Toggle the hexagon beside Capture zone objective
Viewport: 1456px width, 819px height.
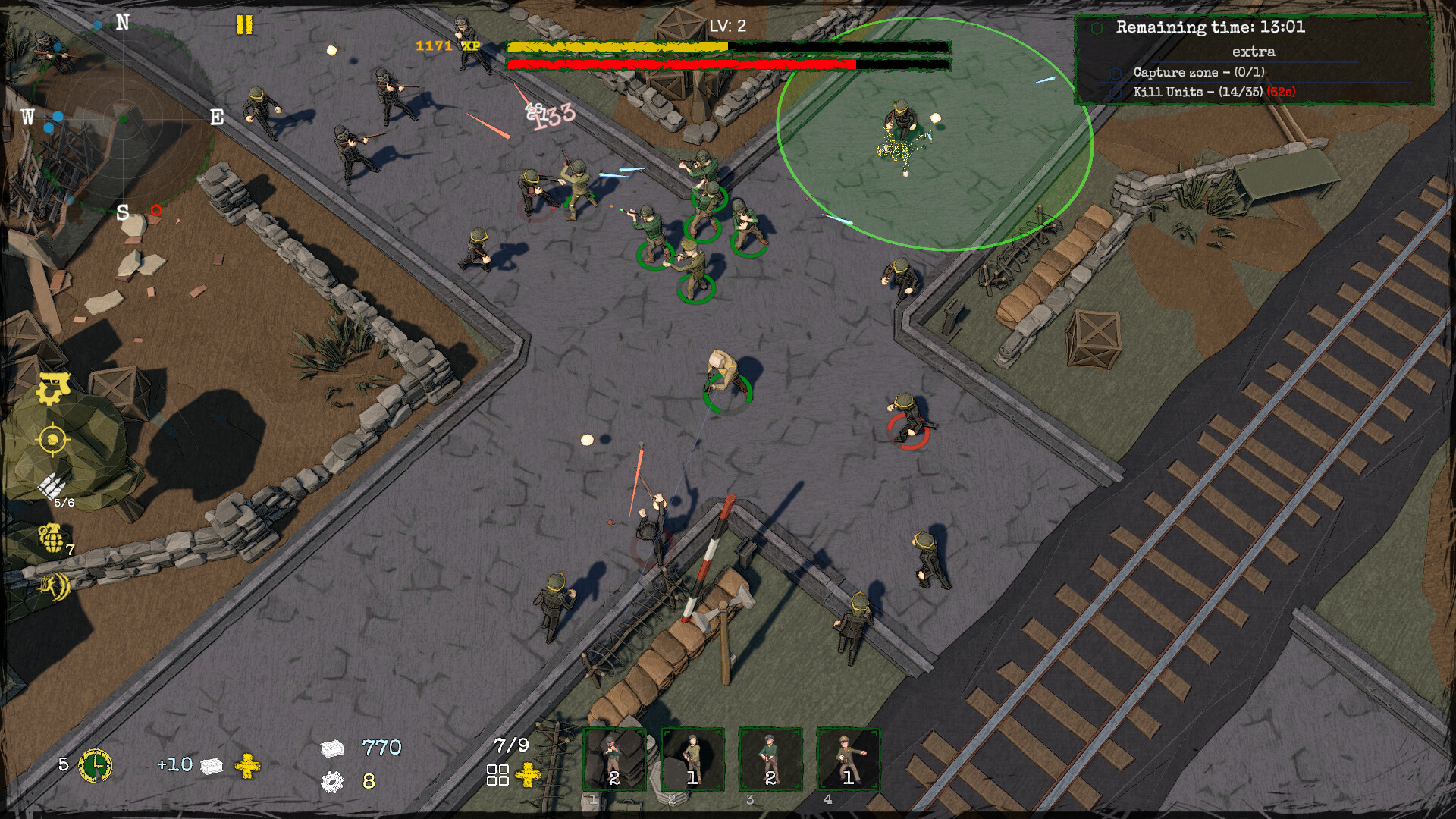[x=1113, y=74]
